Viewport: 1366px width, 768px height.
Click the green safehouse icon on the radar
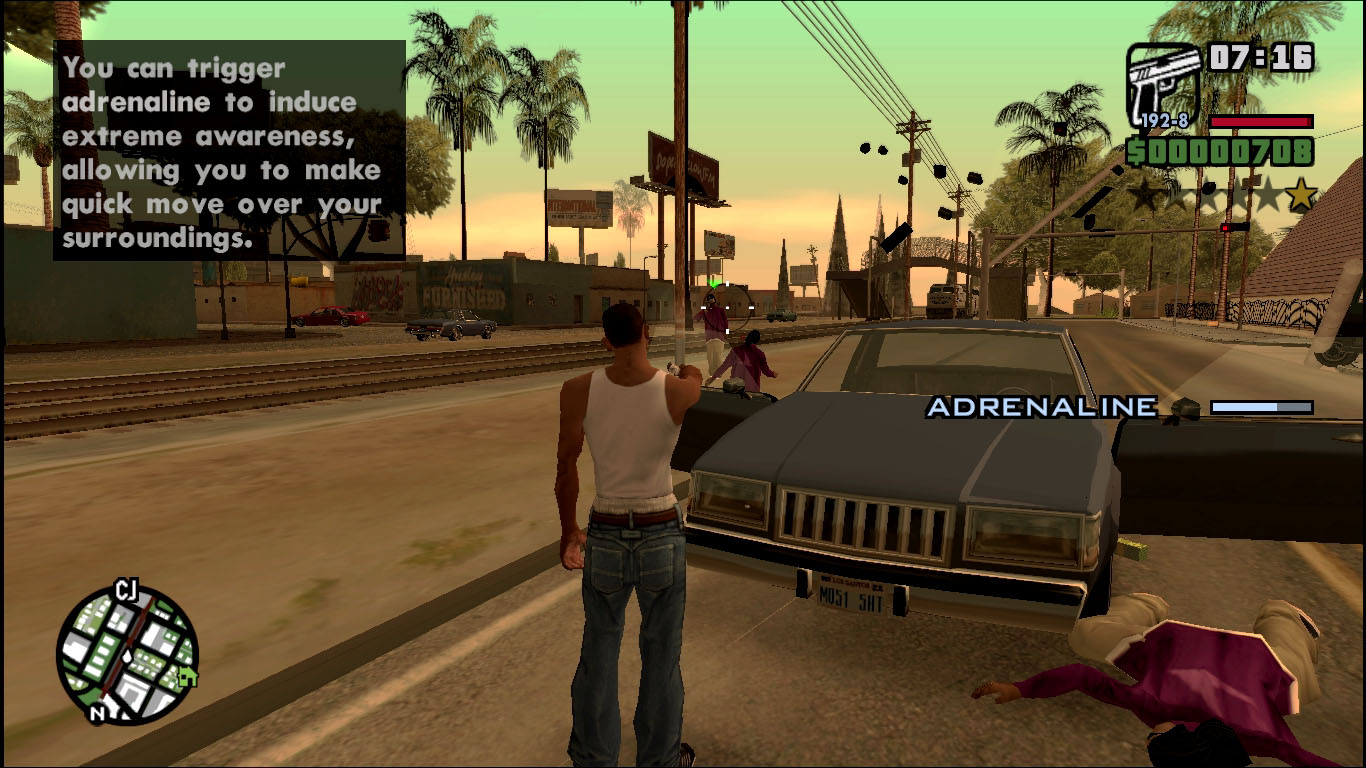(x=187, y=678)
